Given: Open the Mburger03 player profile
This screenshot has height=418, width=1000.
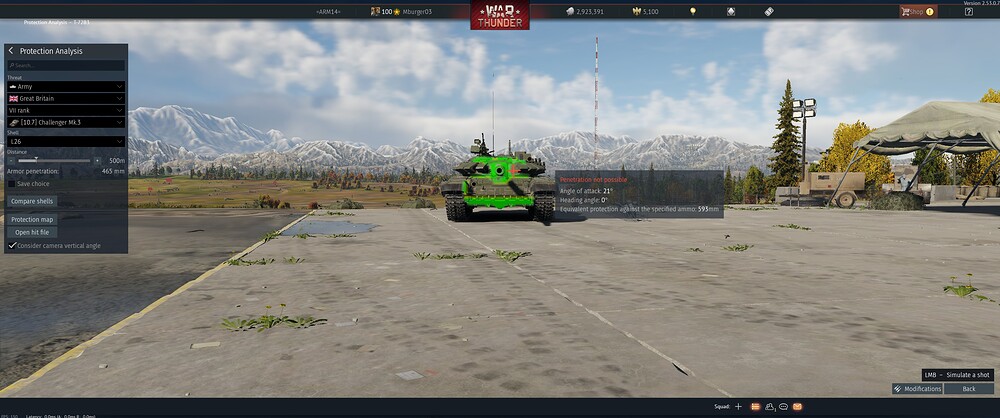Looking at the screenshot, I should pos(408,11).
